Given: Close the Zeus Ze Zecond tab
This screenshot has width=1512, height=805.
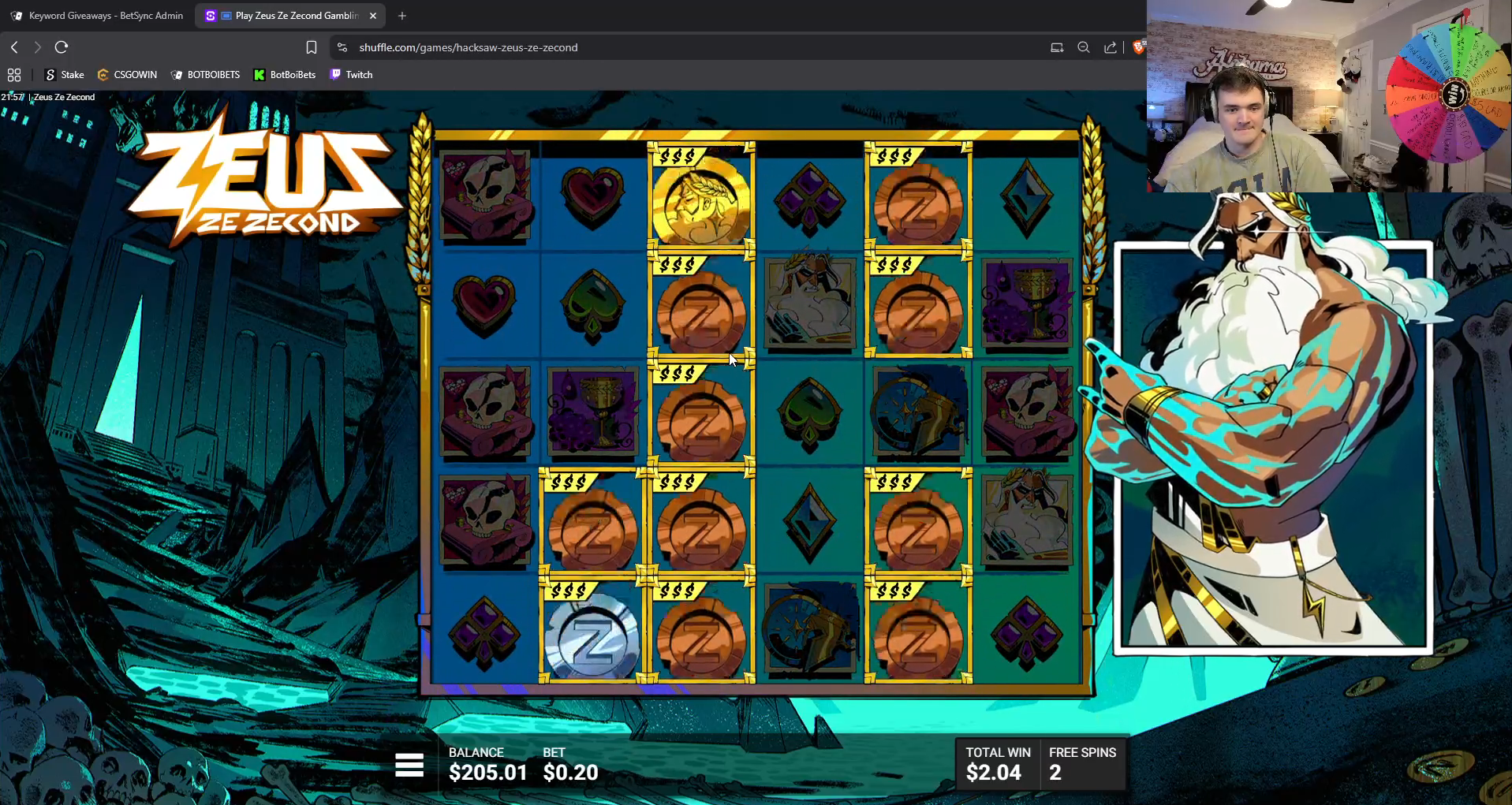Looking at the screenshot, I should pos(372,15).
